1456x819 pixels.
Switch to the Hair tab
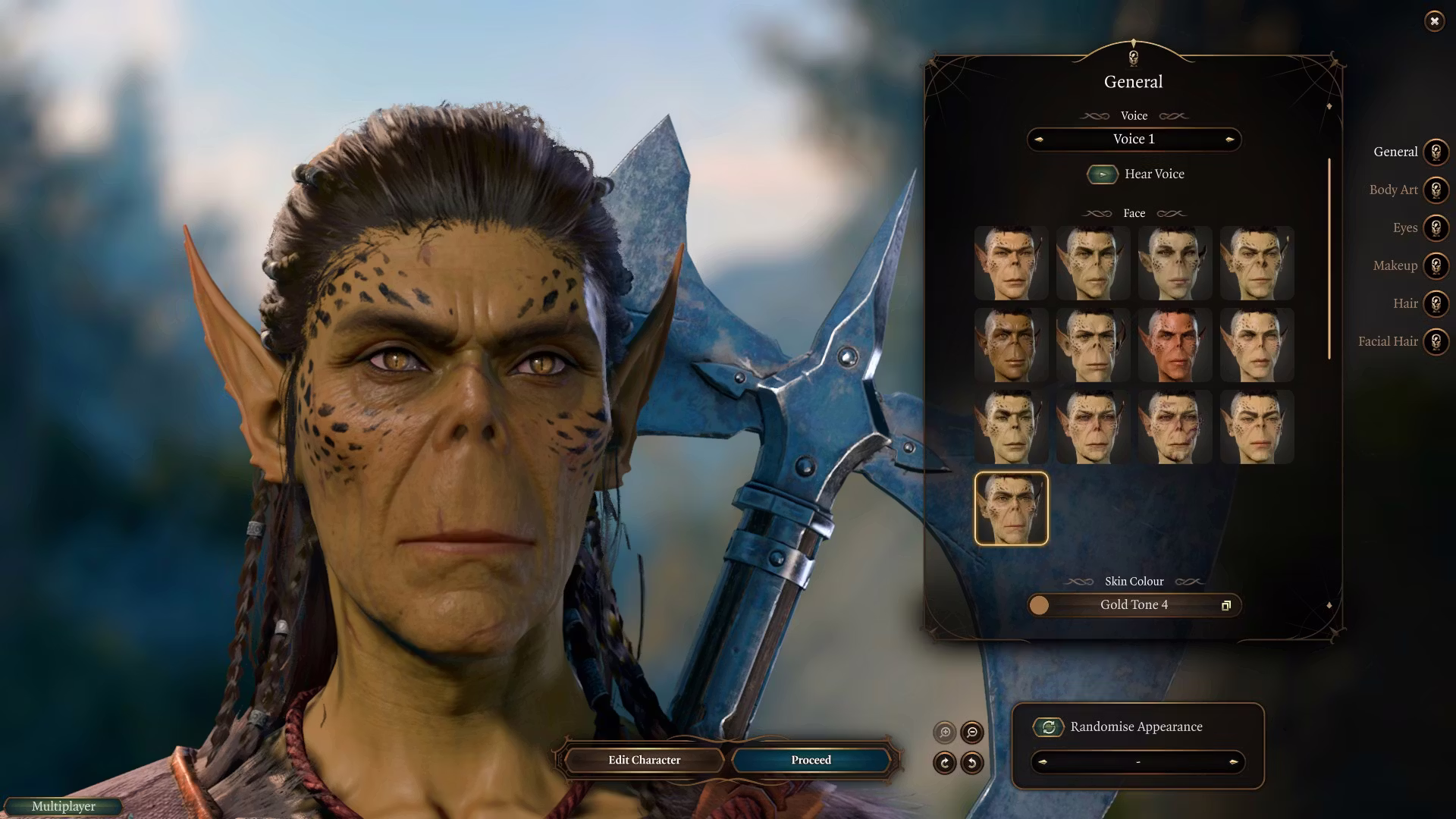coord(1435,303)
